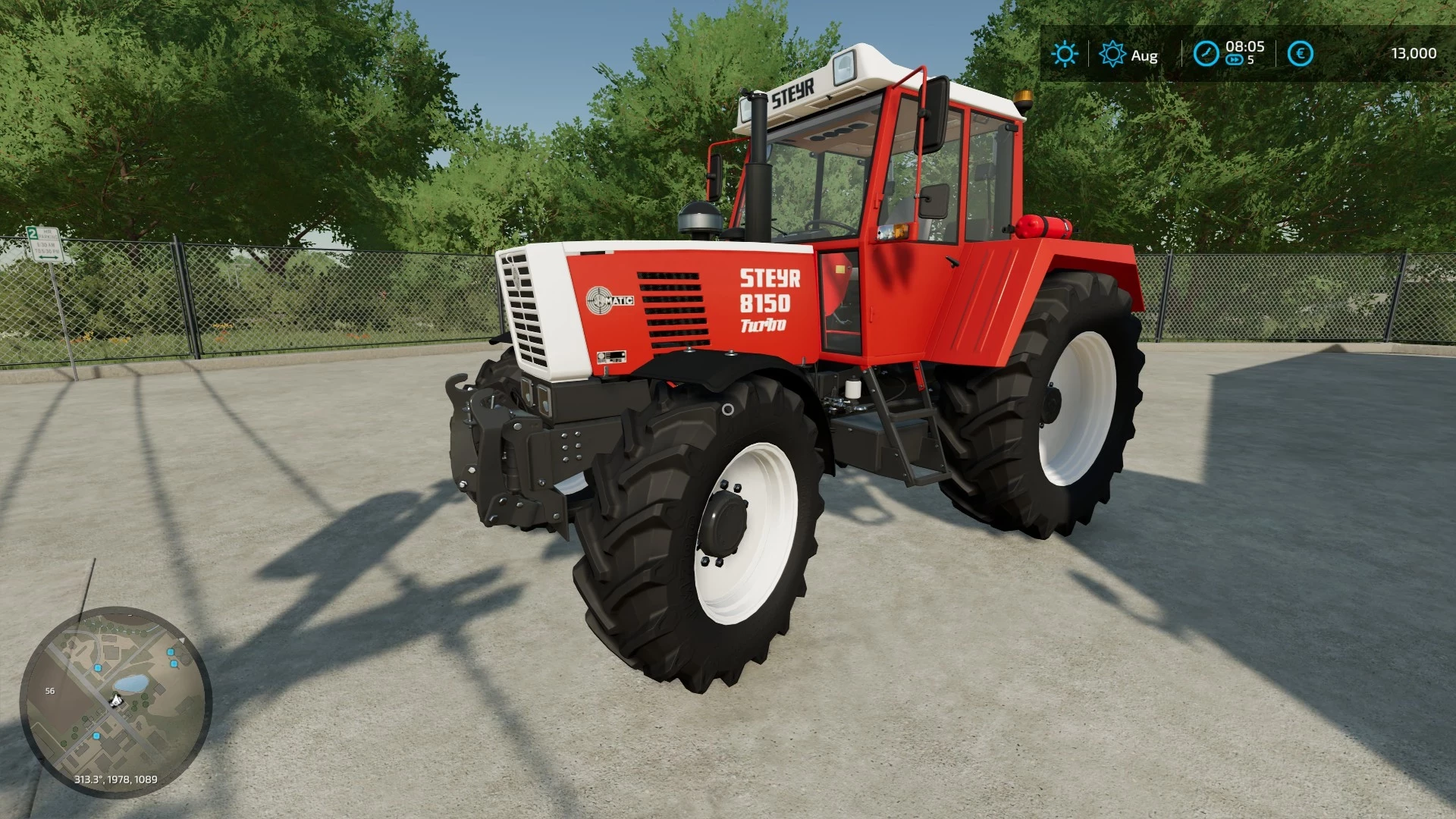Select field number 56 on the minimap
This screenshot has height=819, width=1456.
coord(50,691)
